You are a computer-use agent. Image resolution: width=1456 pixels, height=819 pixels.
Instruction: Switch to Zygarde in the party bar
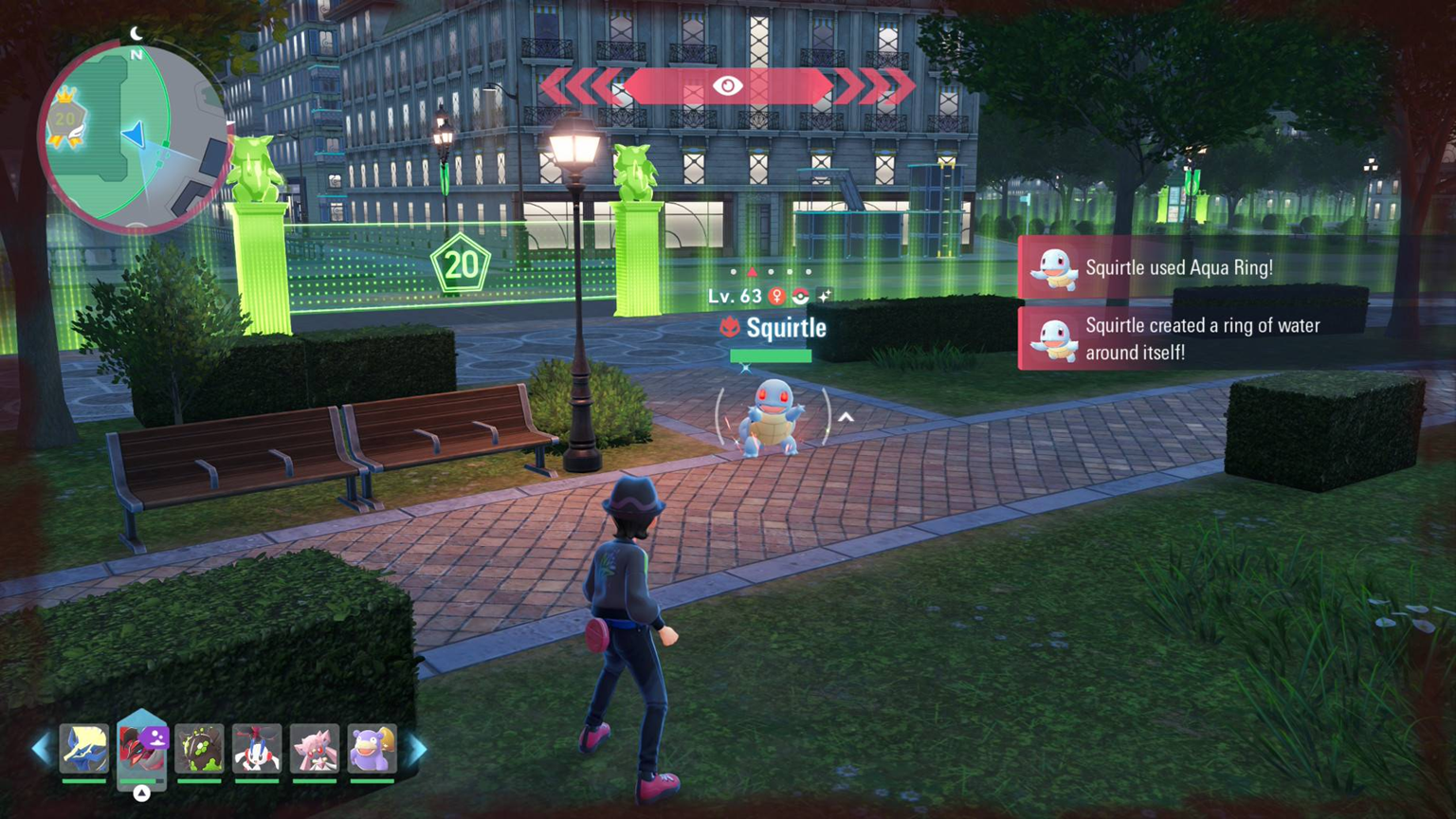coord(199,749)
